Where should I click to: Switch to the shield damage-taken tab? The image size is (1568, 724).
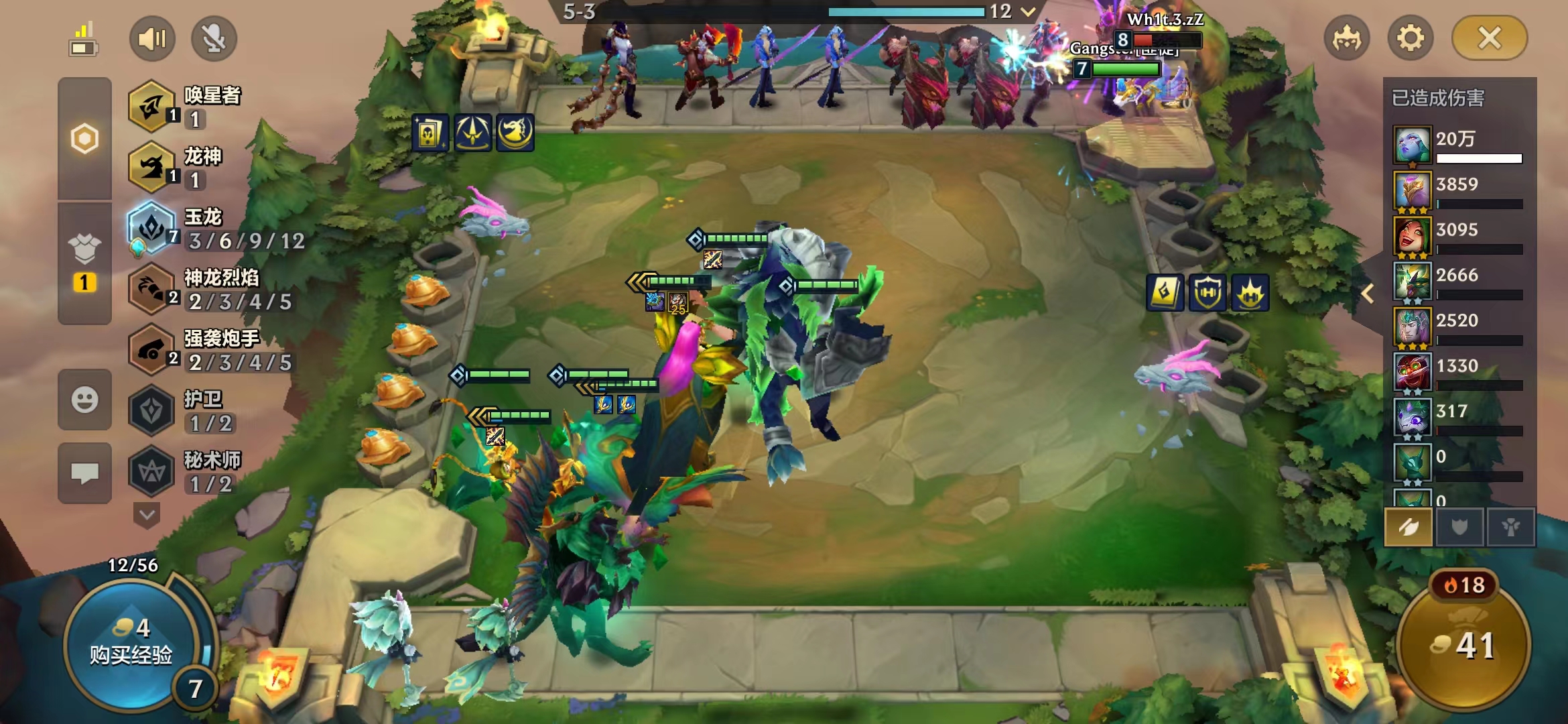point(1459,528)
